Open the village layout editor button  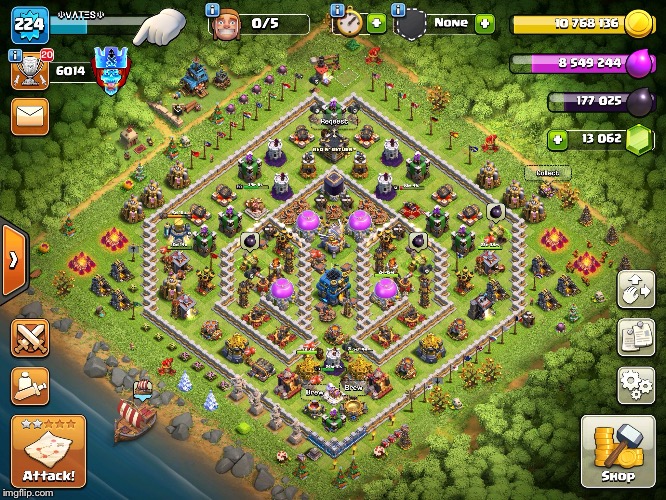635,289
